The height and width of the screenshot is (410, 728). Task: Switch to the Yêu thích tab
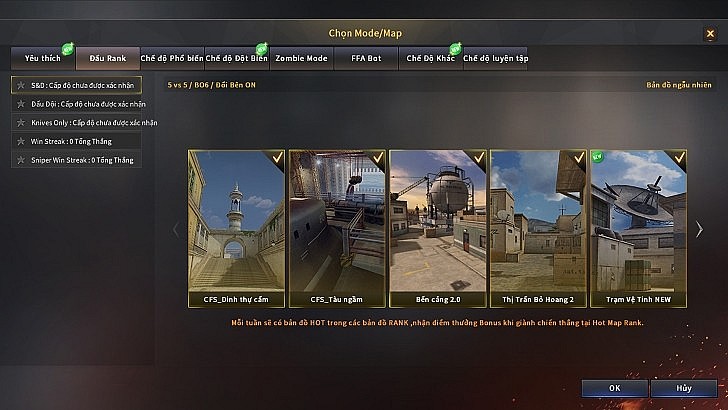42,59
